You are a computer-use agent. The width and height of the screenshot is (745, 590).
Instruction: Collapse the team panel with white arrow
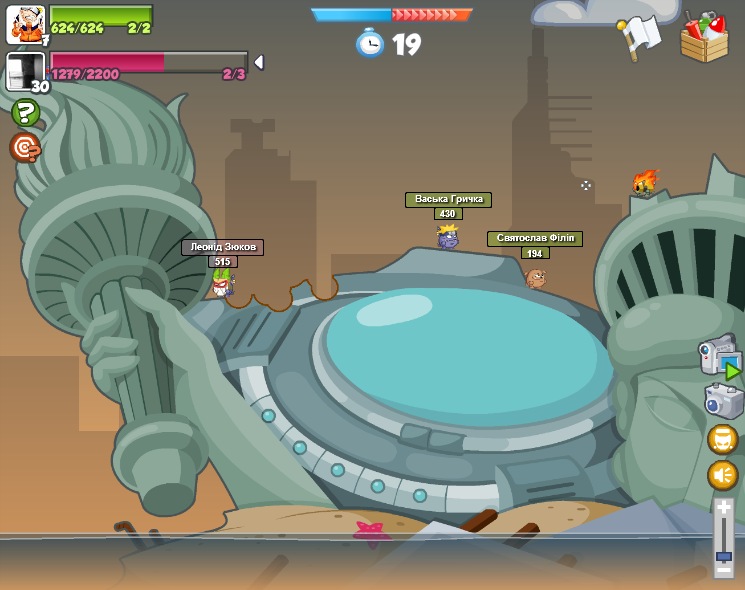pos(259,62)
